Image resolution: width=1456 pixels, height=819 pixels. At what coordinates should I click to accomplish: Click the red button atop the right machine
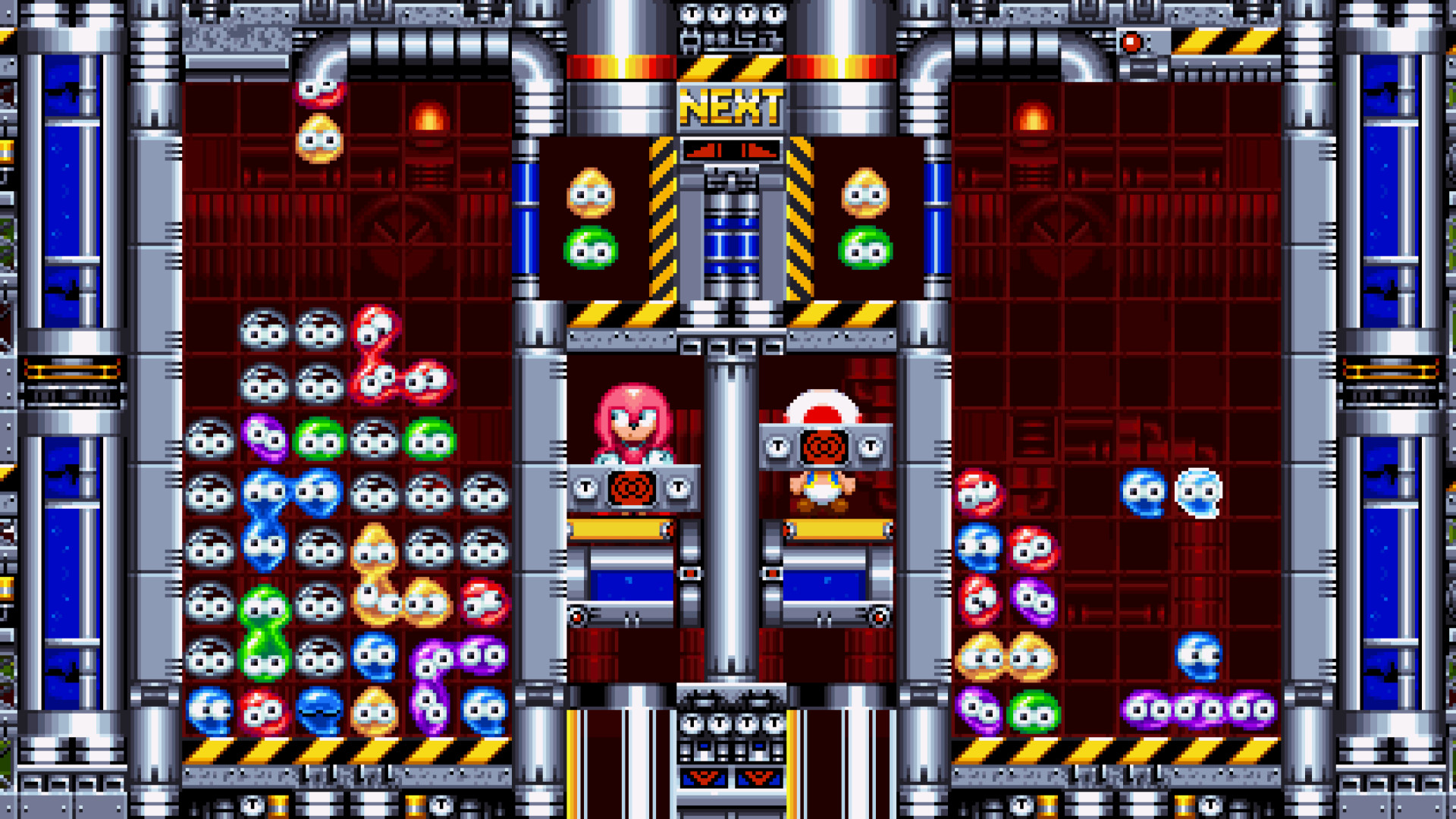click(1133, 43)
